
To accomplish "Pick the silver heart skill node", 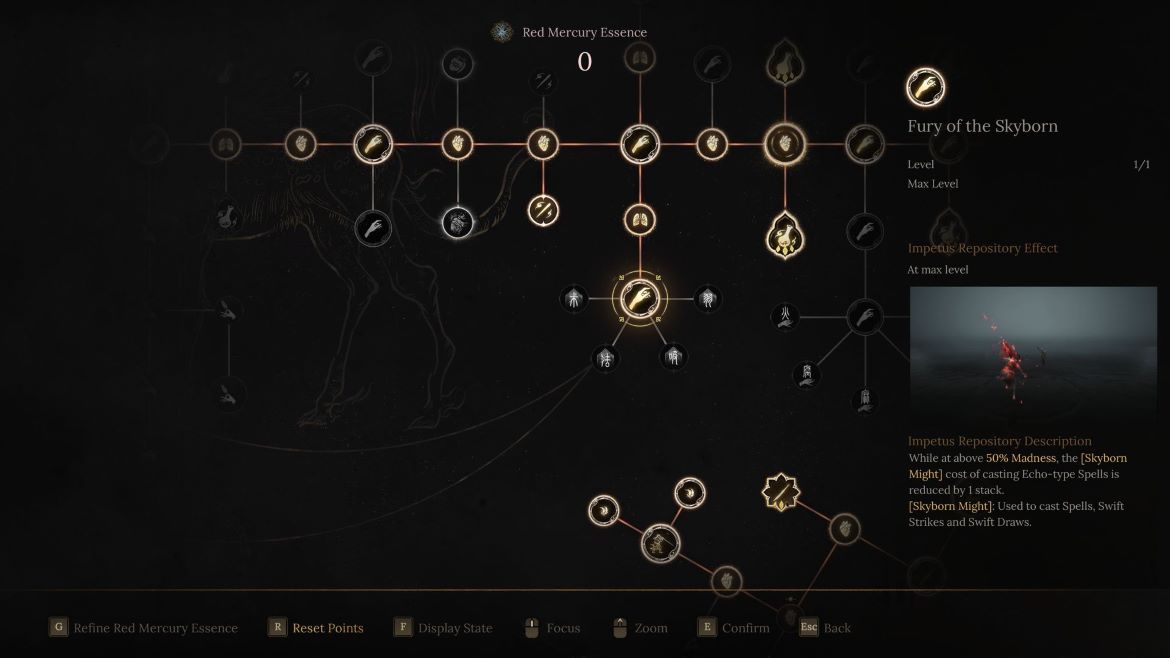I will coord(458,222).
